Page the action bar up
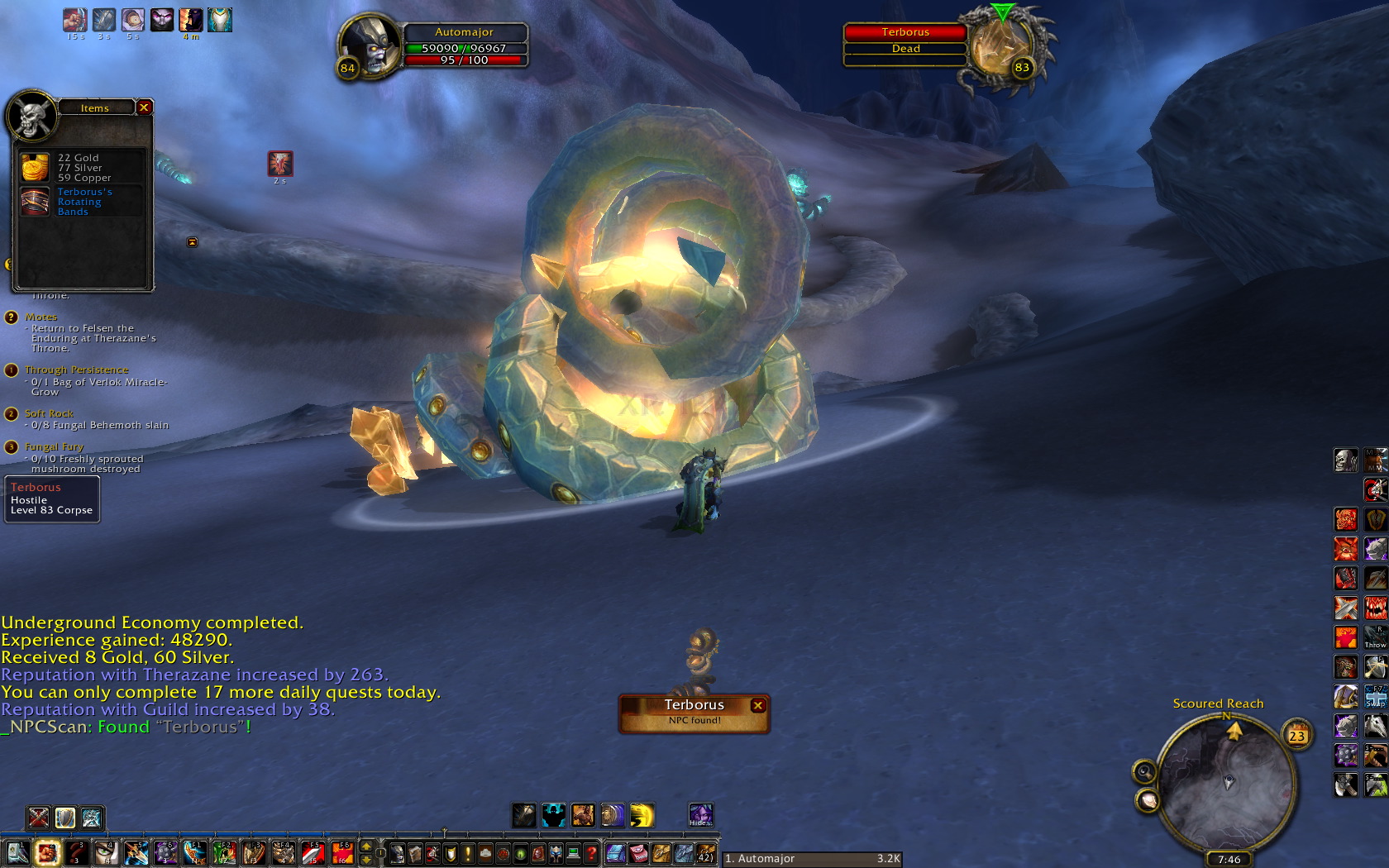Viewport: 1389px width, 868px height. tap(366, 847)
